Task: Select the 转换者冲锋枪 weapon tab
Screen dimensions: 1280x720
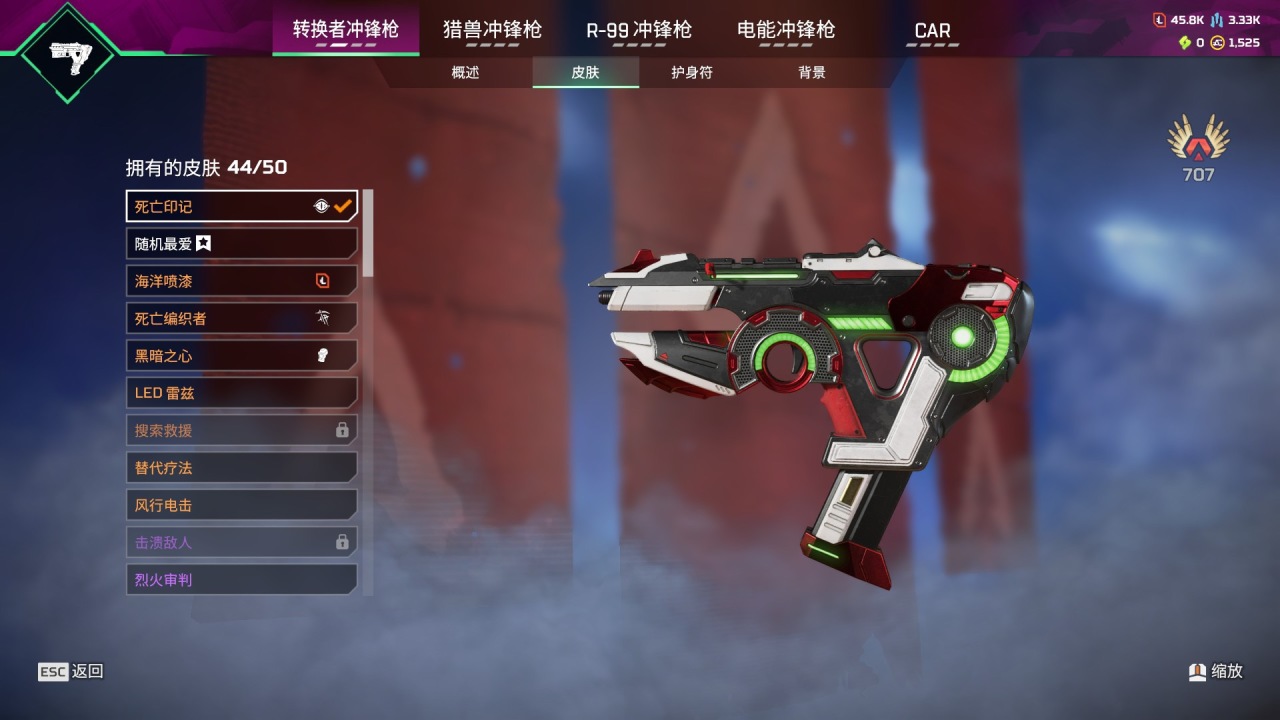Action: 345,30
